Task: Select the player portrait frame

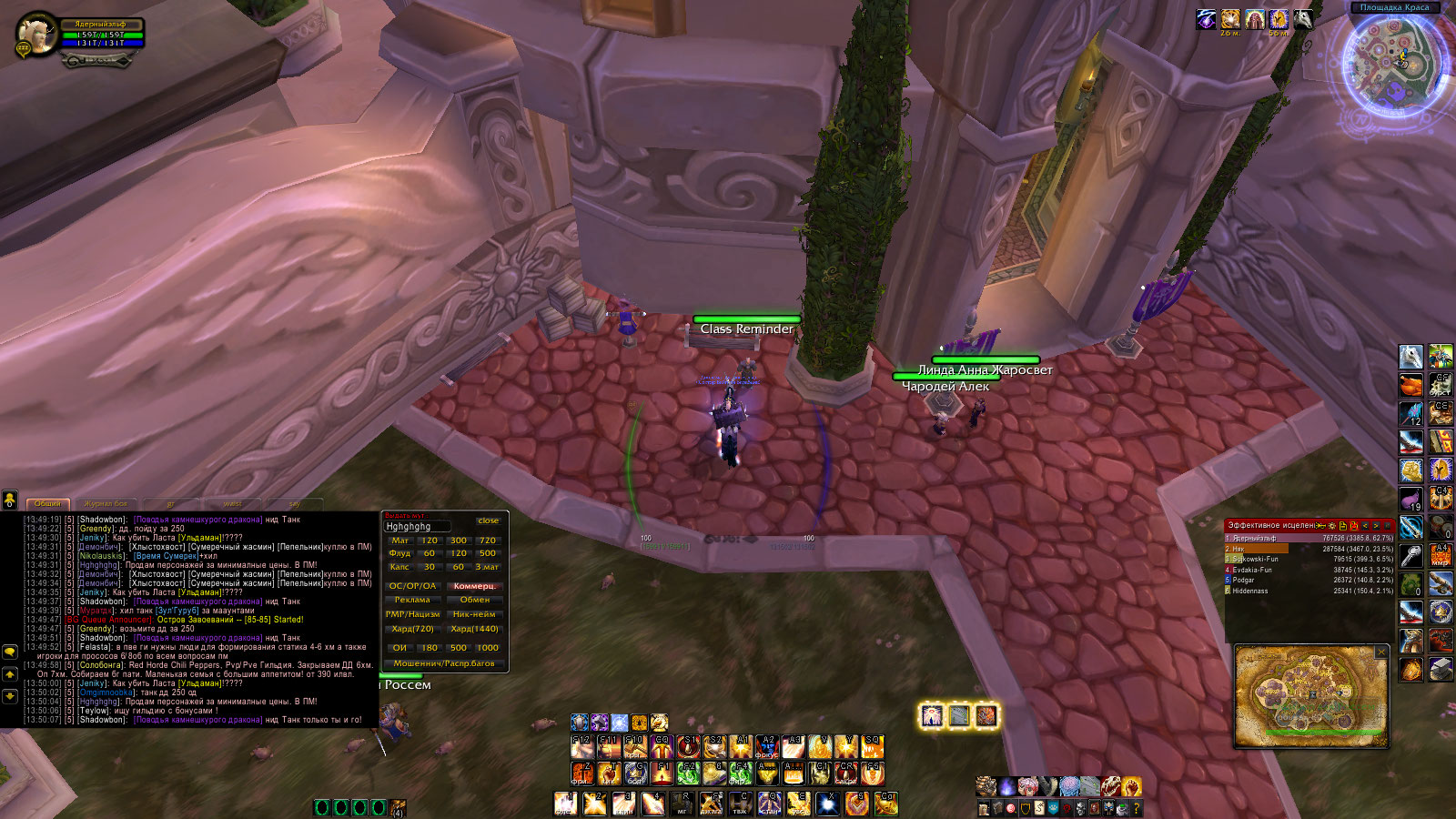Action: tap(38, 35)
